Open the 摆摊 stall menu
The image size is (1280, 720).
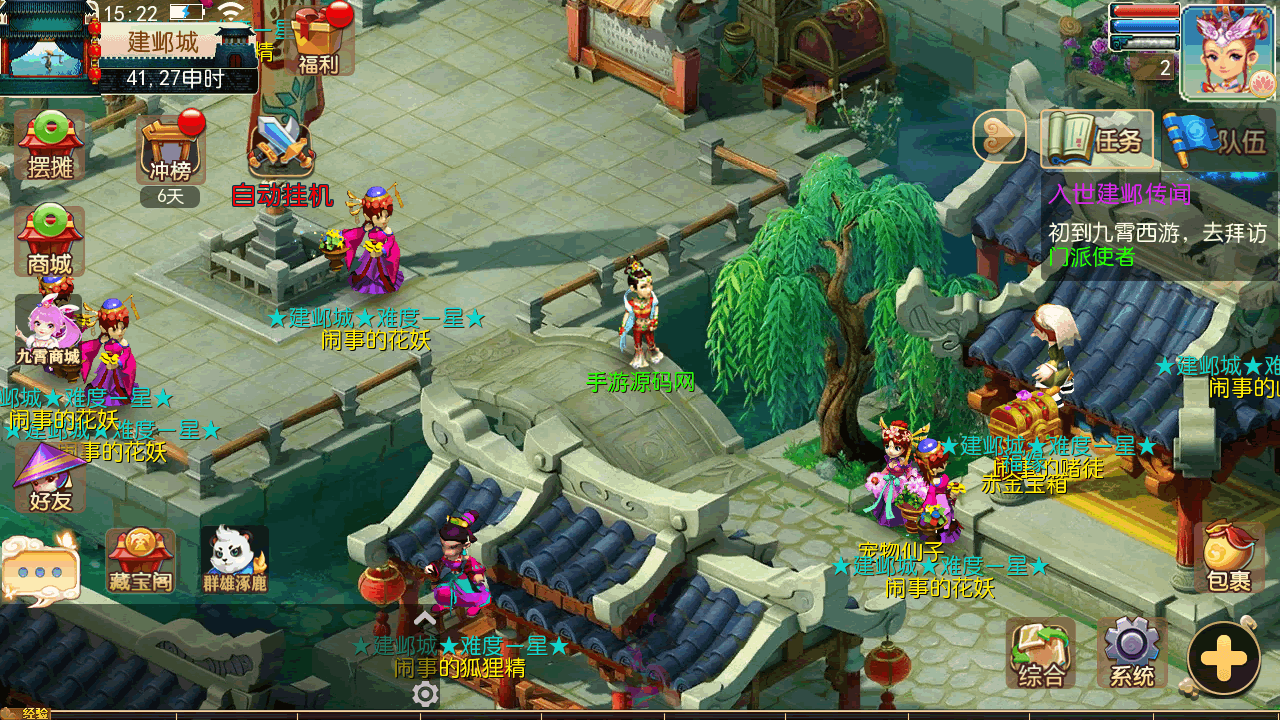click(50, 145)
